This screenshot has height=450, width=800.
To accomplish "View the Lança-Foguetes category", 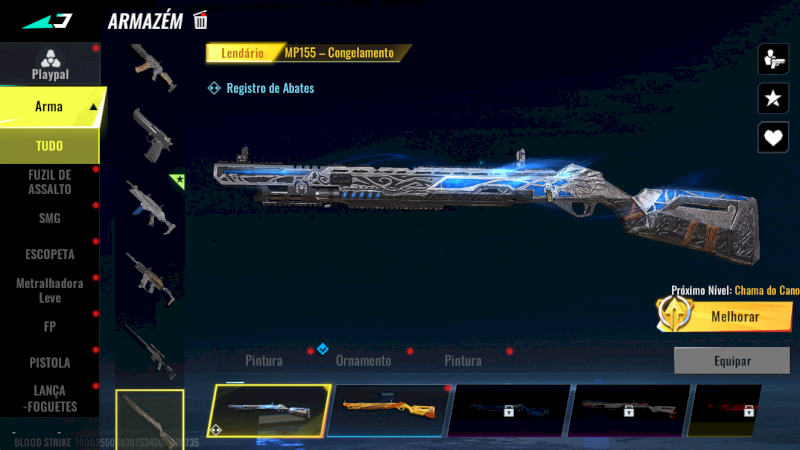I will pos(49,399).
